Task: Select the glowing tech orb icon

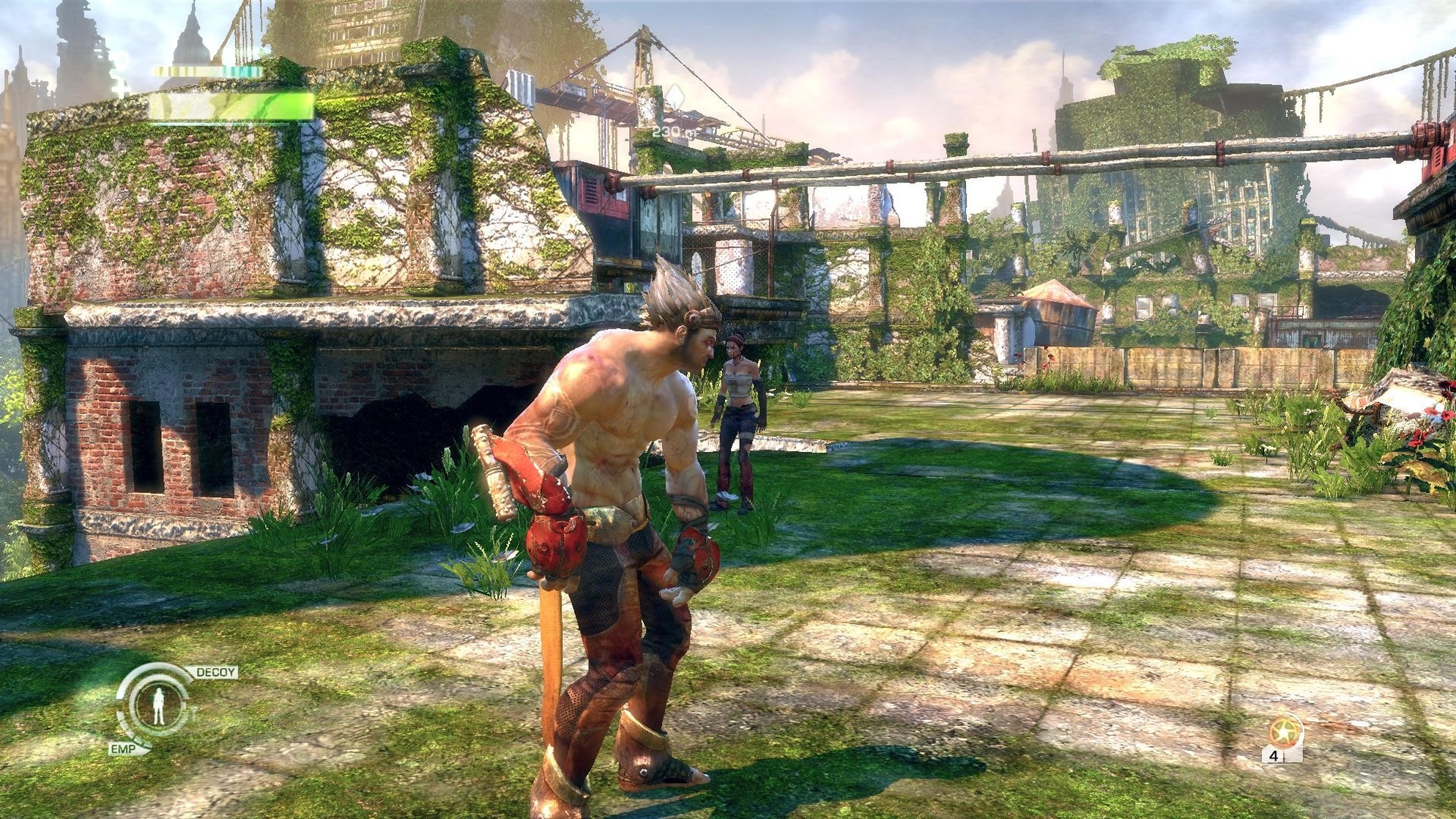Action: tap(1285, 732)
